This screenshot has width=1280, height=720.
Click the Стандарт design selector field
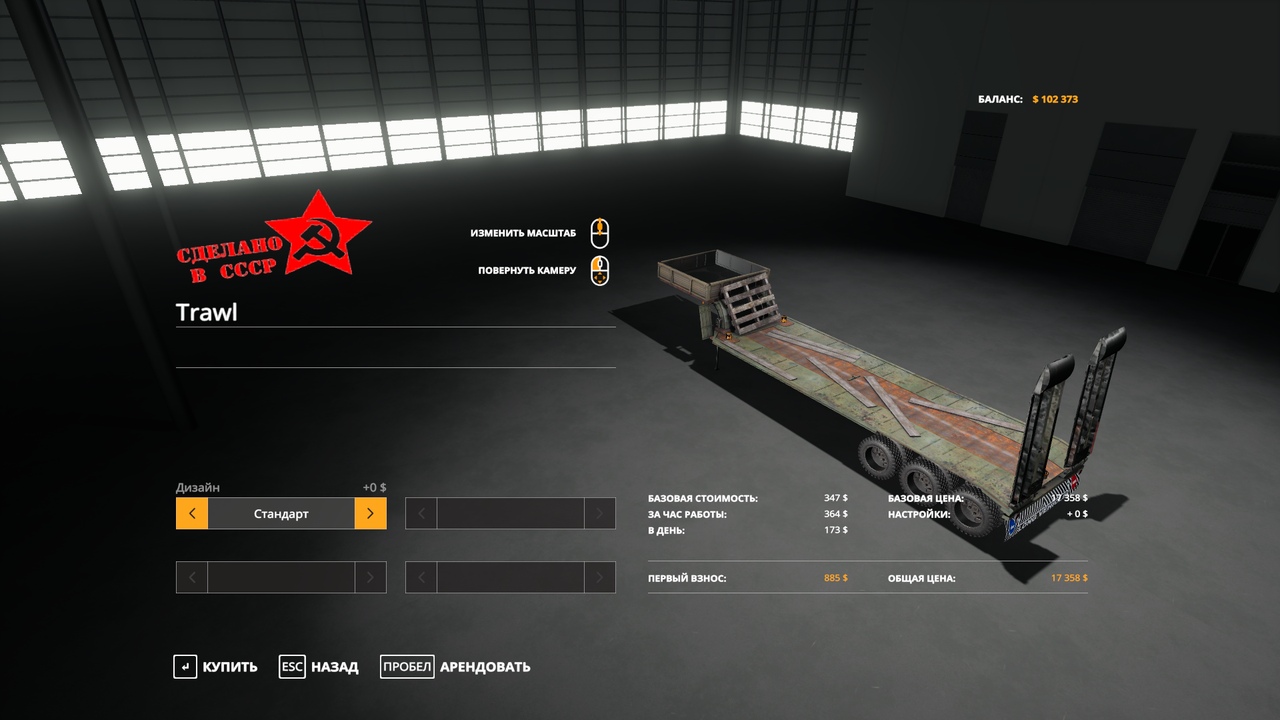(281, 514)
